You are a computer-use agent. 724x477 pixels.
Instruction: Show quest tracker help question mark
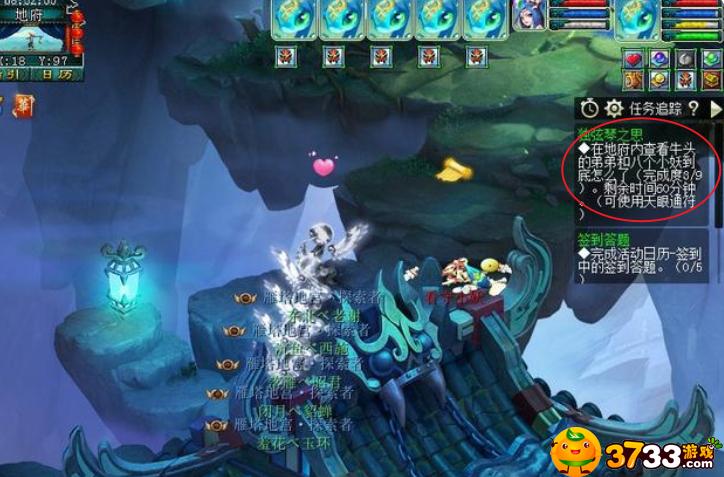point(693,108)
